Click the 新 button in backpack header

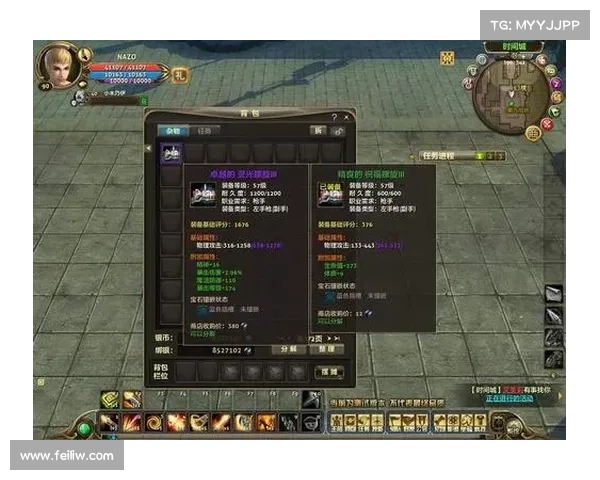click(317, 131)
